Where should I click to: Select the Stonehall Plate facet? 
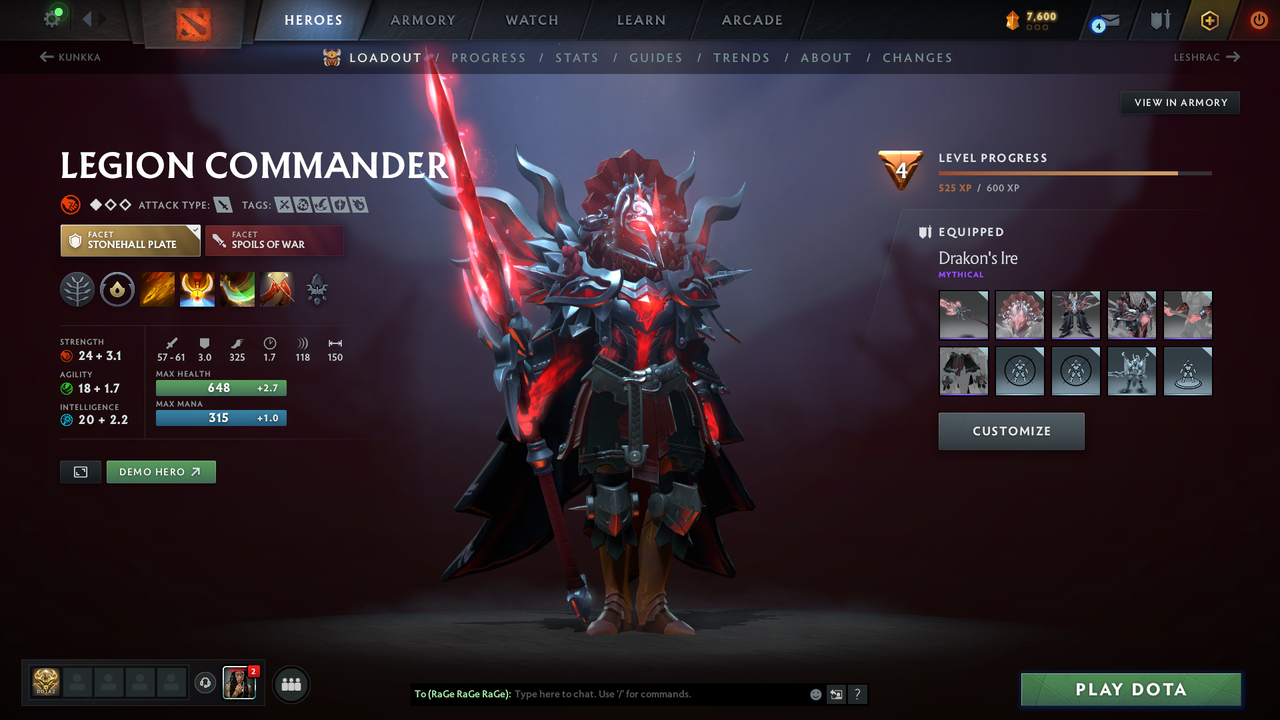point(130,240)
